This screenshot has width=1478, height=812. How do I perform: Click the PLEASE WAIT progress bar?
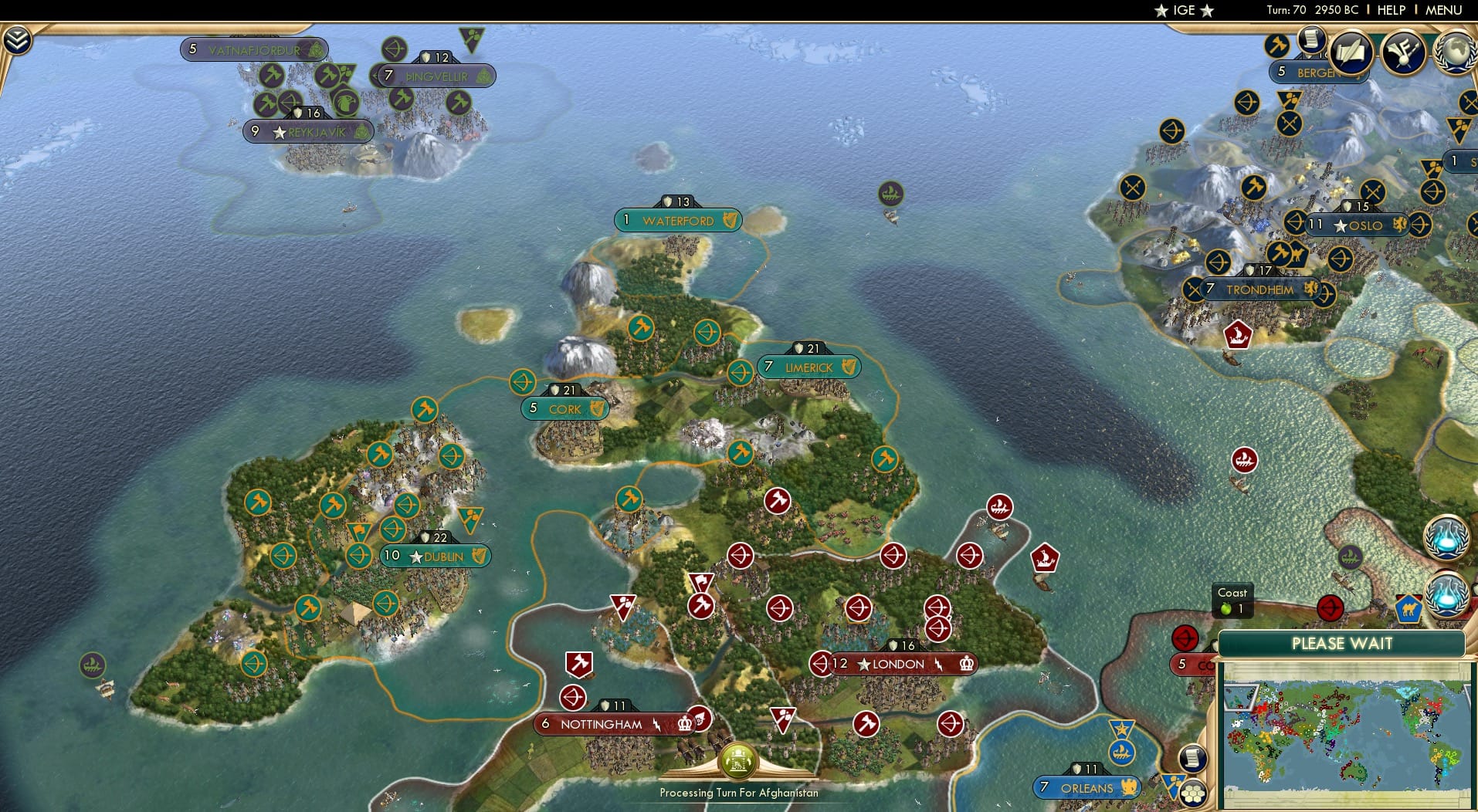(1344, 643)
